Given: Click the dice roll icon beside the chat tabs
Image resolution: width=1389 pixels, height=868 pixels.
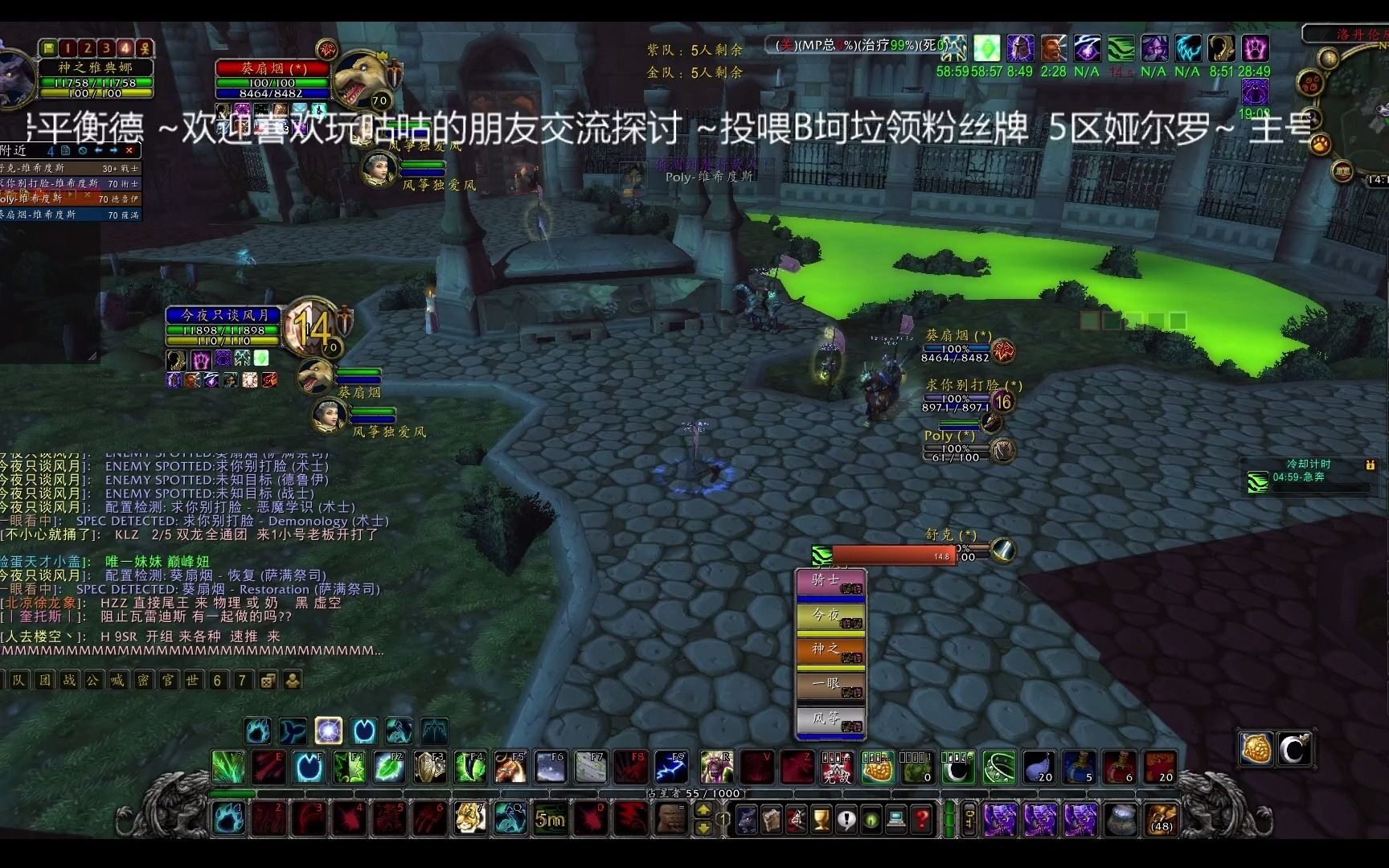Looking at the screenshot, I should point(266,680).
